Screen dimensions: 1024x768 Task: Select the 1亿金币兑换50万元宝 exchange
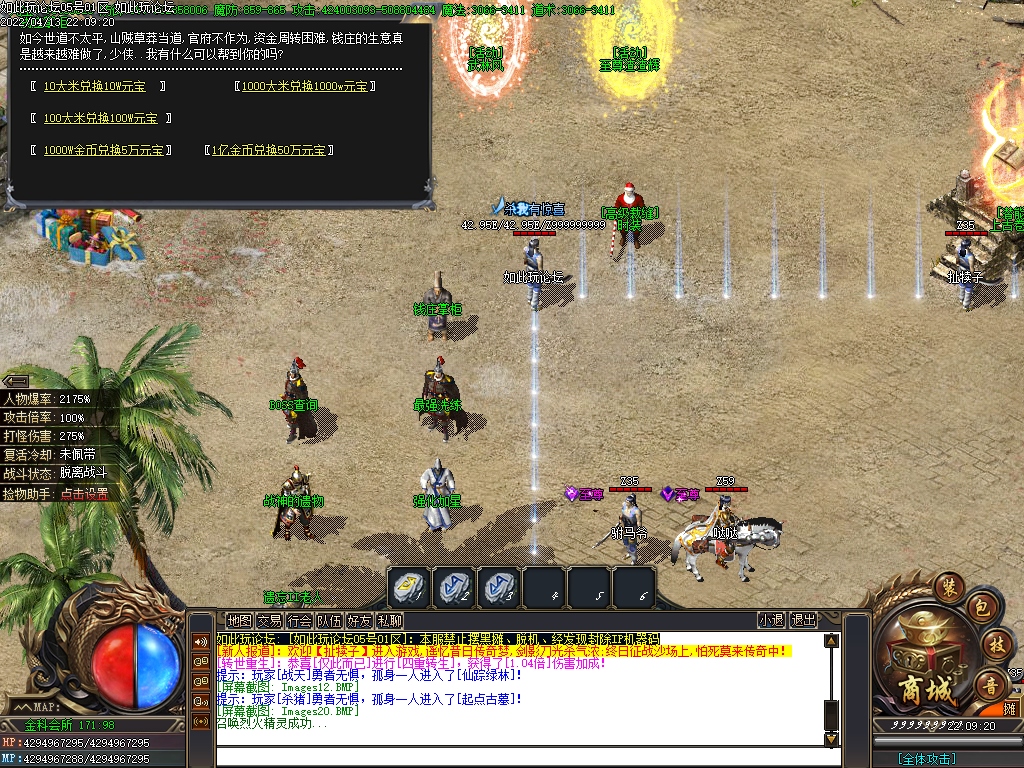(267, 151)
